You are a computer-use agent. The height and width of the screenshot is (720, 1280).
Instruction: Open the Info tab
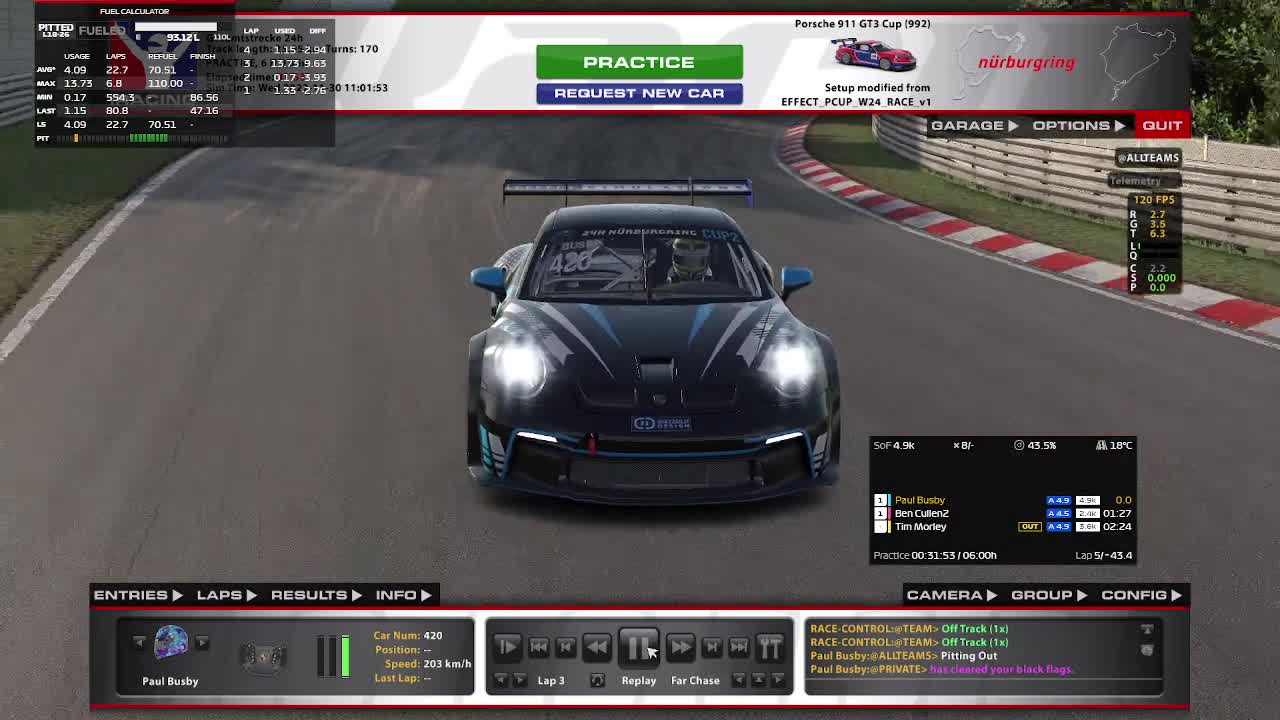pyautogui.click(x=403, y=595)
